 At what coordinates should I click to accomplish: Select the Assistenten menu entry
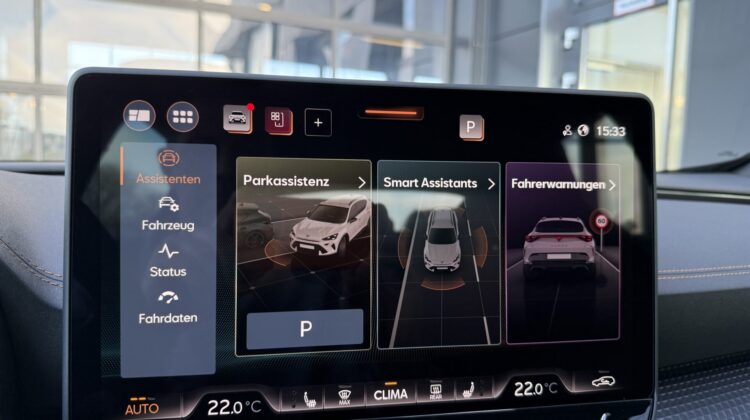tap(168, 168)
